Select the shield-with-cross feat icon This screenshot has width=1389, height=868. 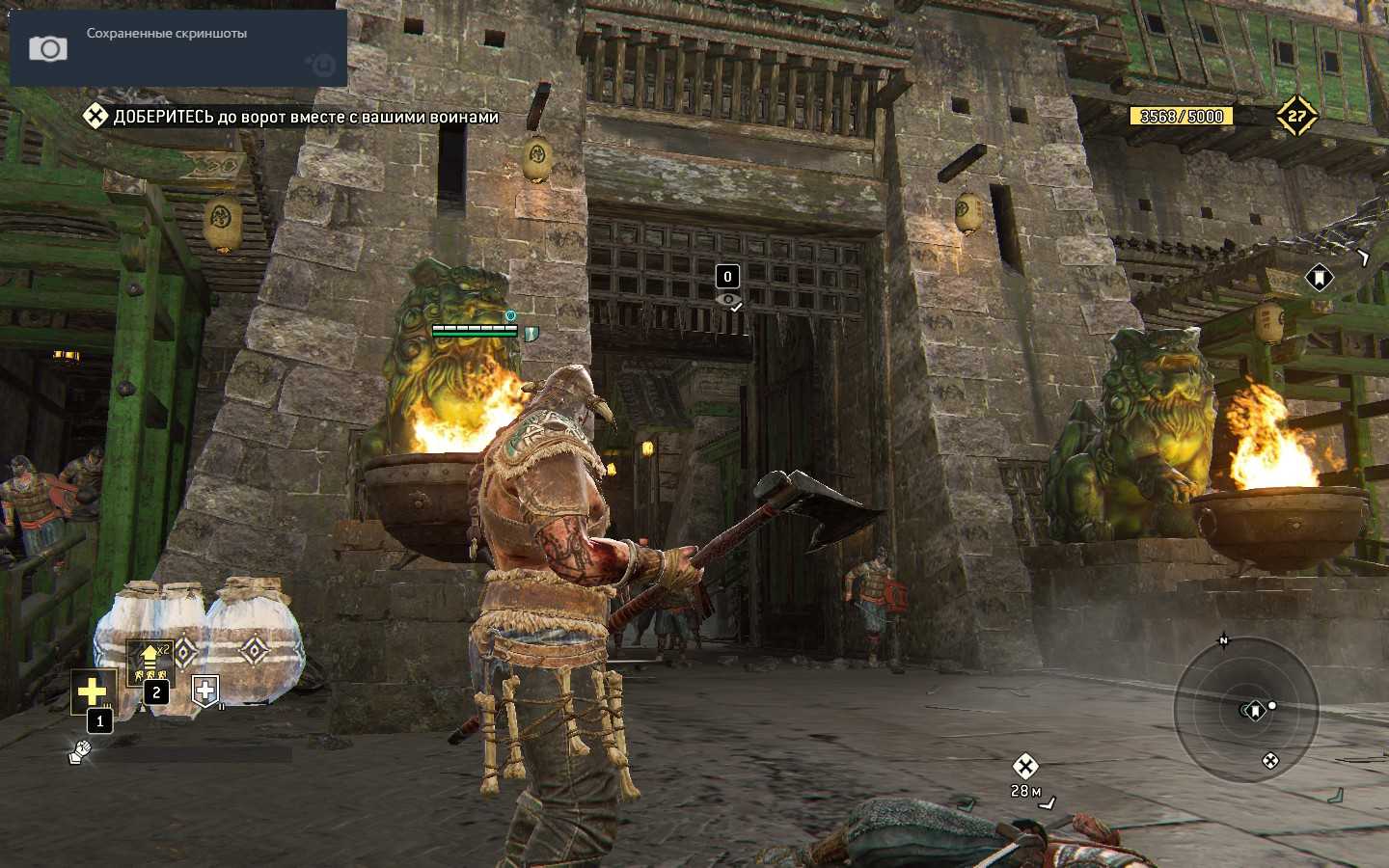pyautogui.click(x=205, y=690)
